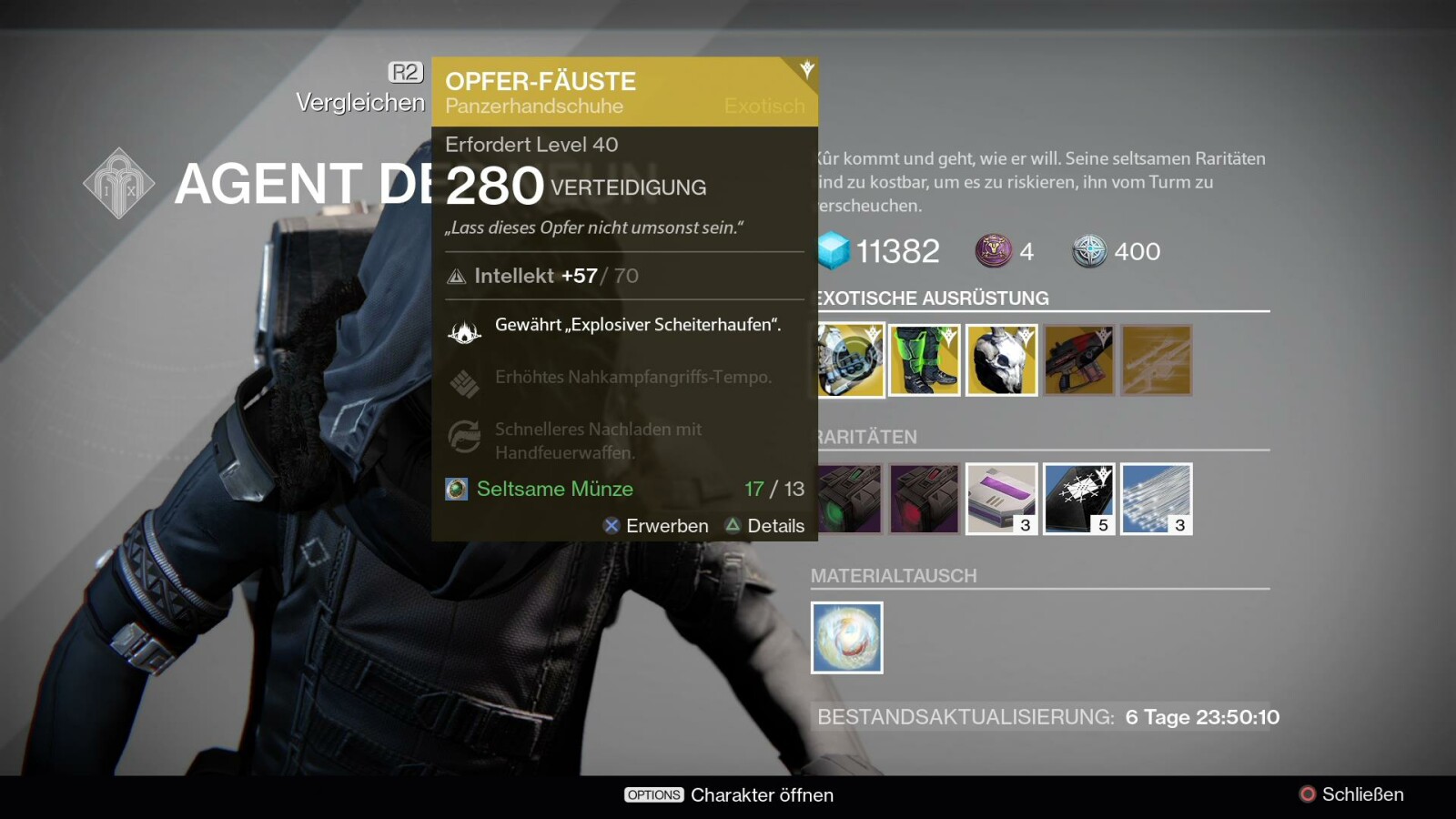Select the faded gold weapon slot

click(1157, 360)
